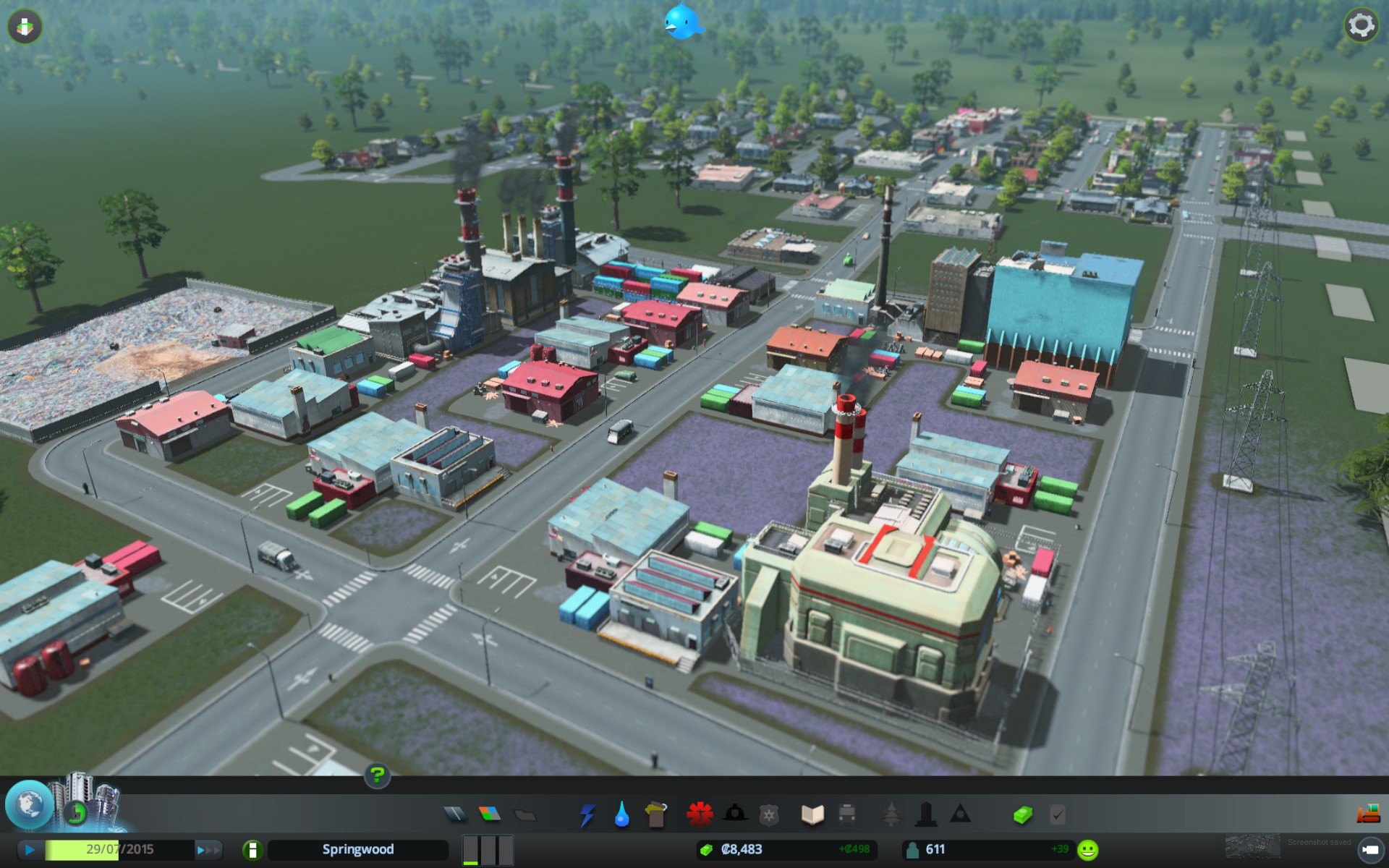This screenshot has height=868, width=1389.
Task: Toggle the free camera mode button
Action: (1369, 849)
